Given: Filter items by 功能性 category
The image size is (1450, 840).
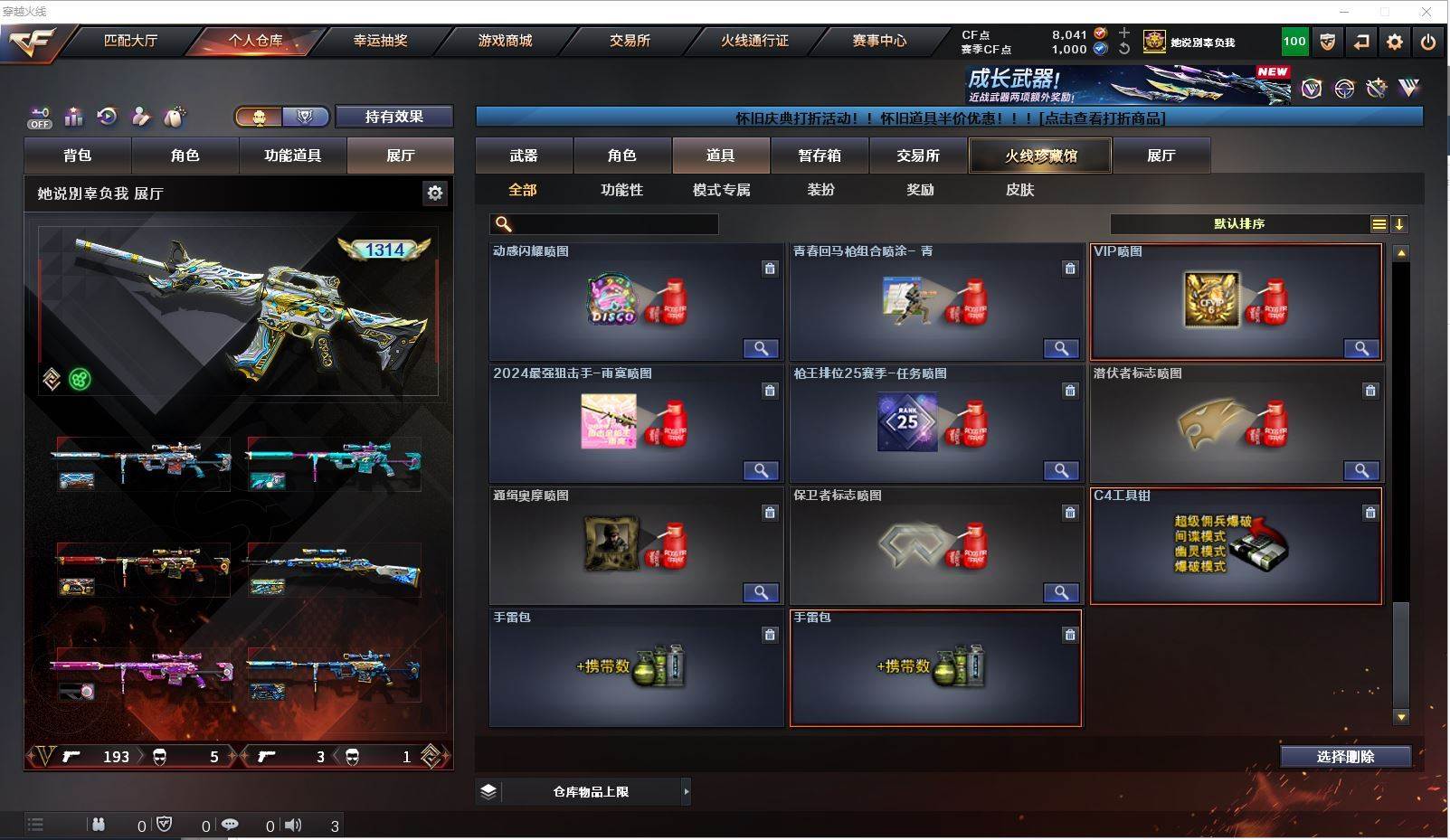Looking at the screenshot, I should click(x=621, y=190).
